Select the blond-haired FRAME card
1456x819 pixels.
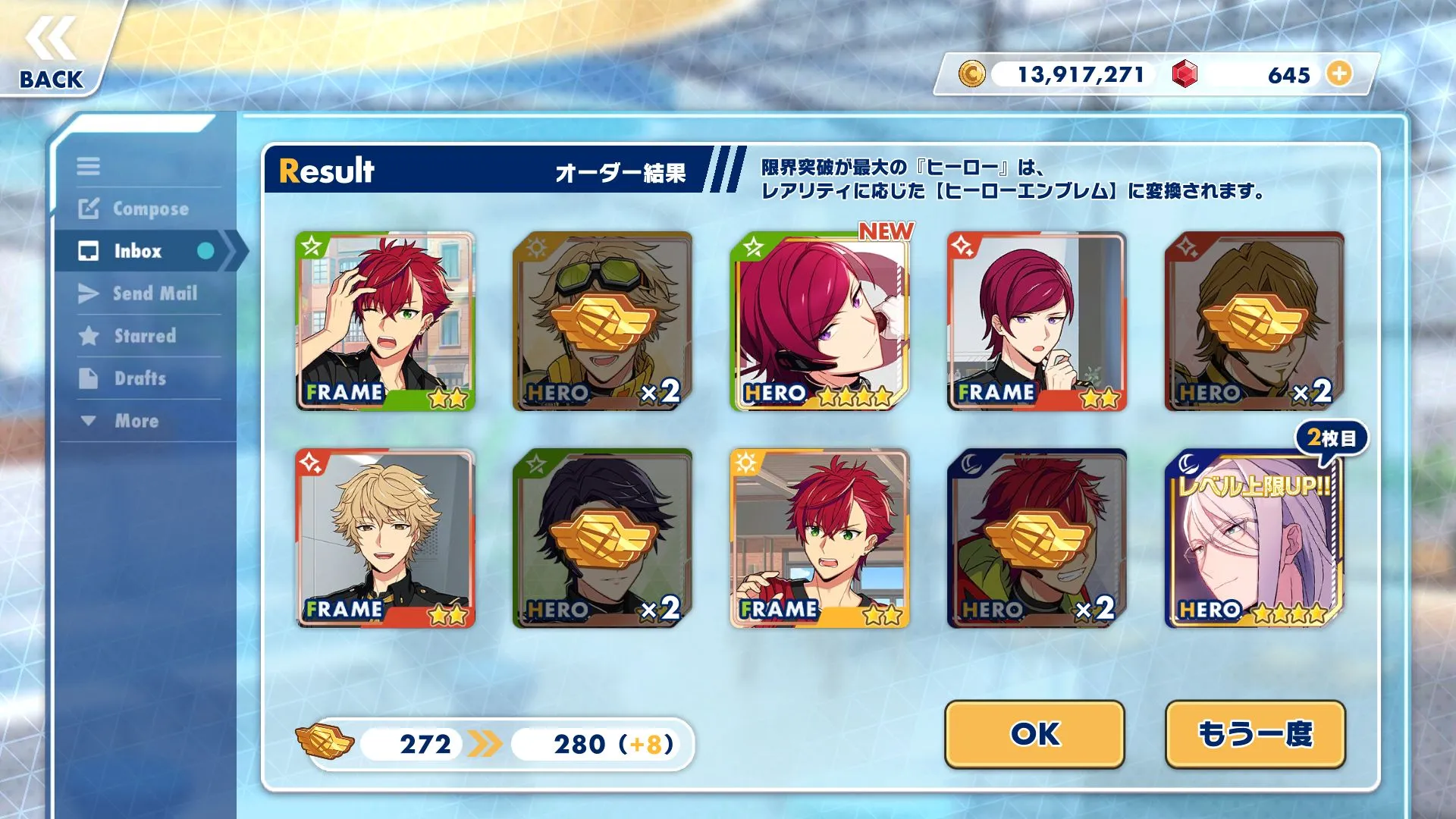click(385, 538)
